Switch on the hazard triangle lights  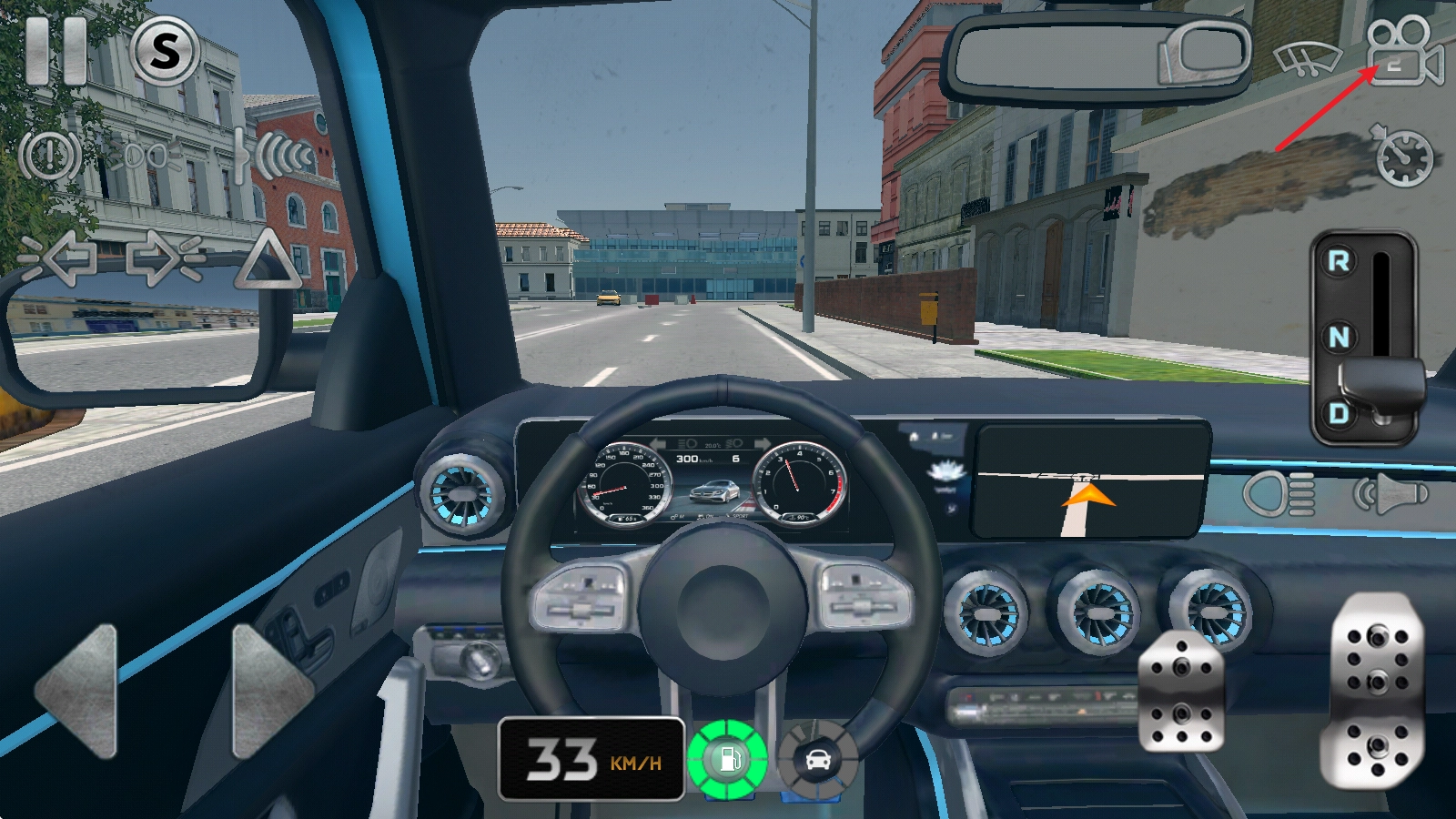click(x=267, y=259)
